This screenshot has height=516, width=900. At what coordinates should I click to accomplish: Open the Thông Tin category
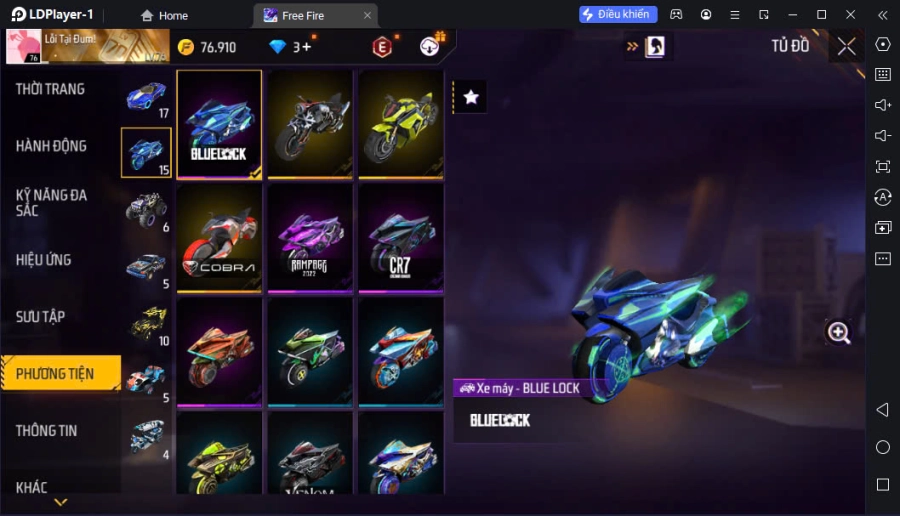[47, 431]
